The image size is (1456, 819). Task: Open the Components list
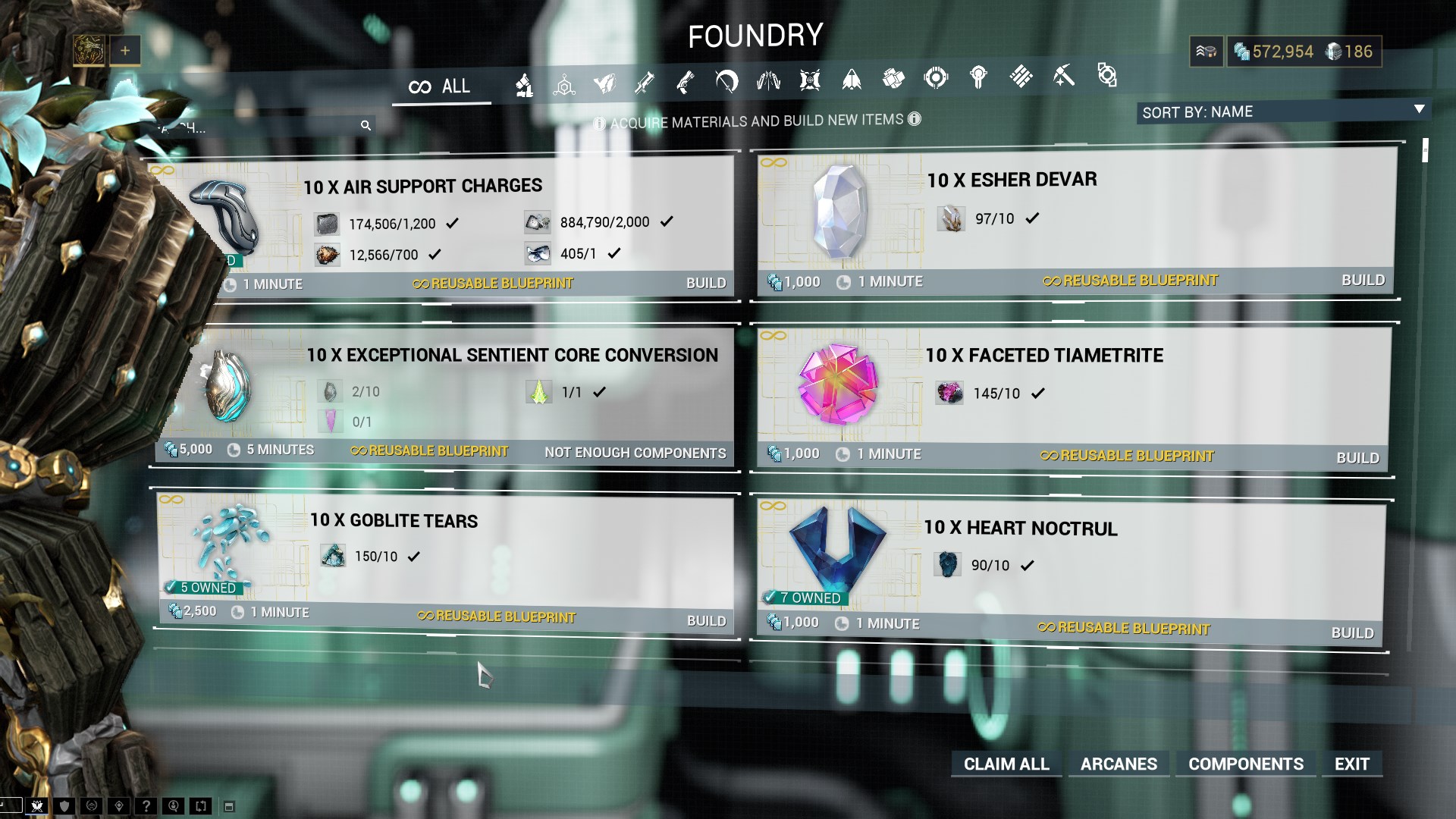[1245, 764]
